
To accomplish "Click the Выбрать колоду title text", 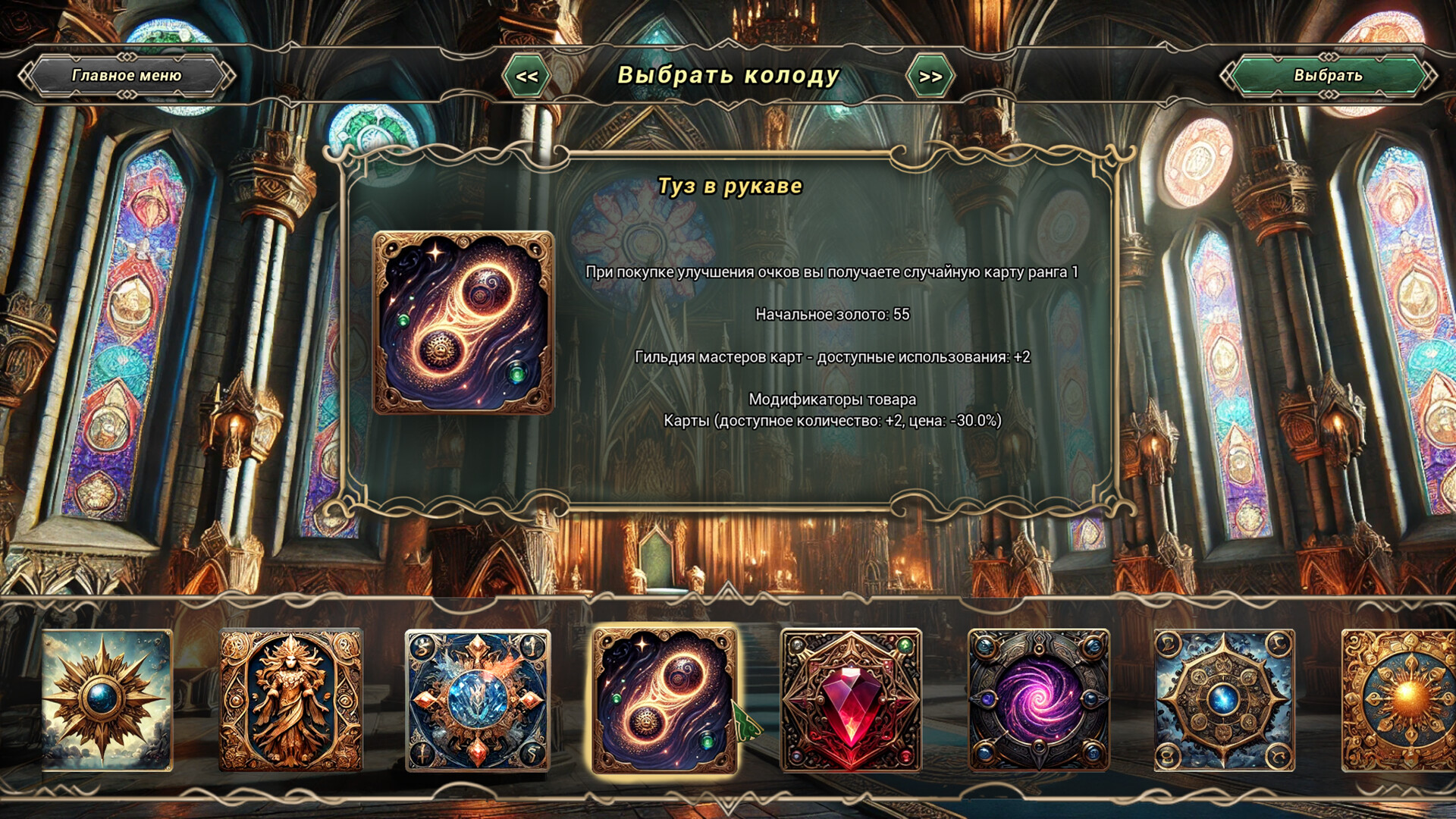I will 728,76.
